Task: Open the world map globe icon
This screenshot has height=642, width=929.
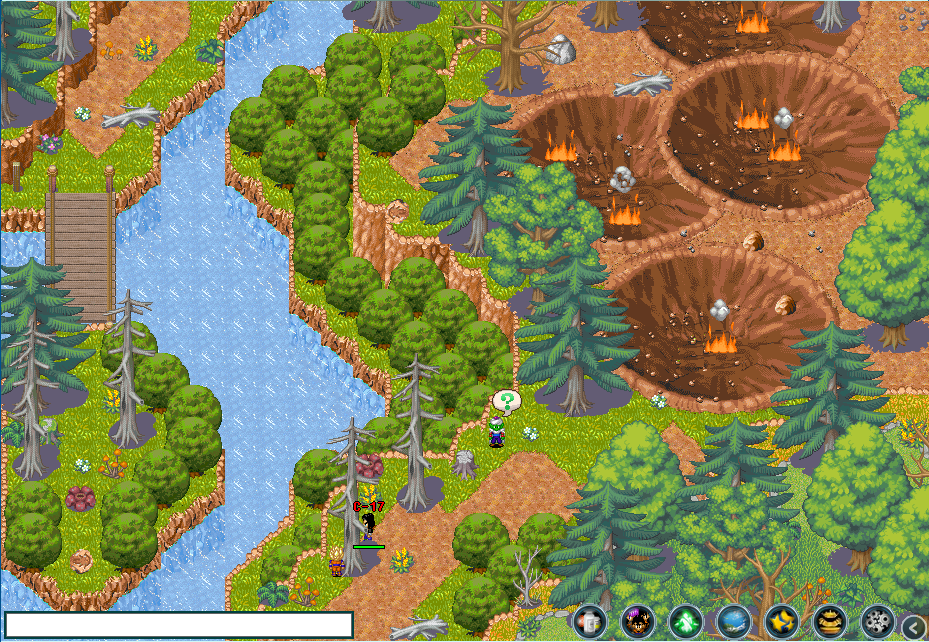Action: click(733, 622)
